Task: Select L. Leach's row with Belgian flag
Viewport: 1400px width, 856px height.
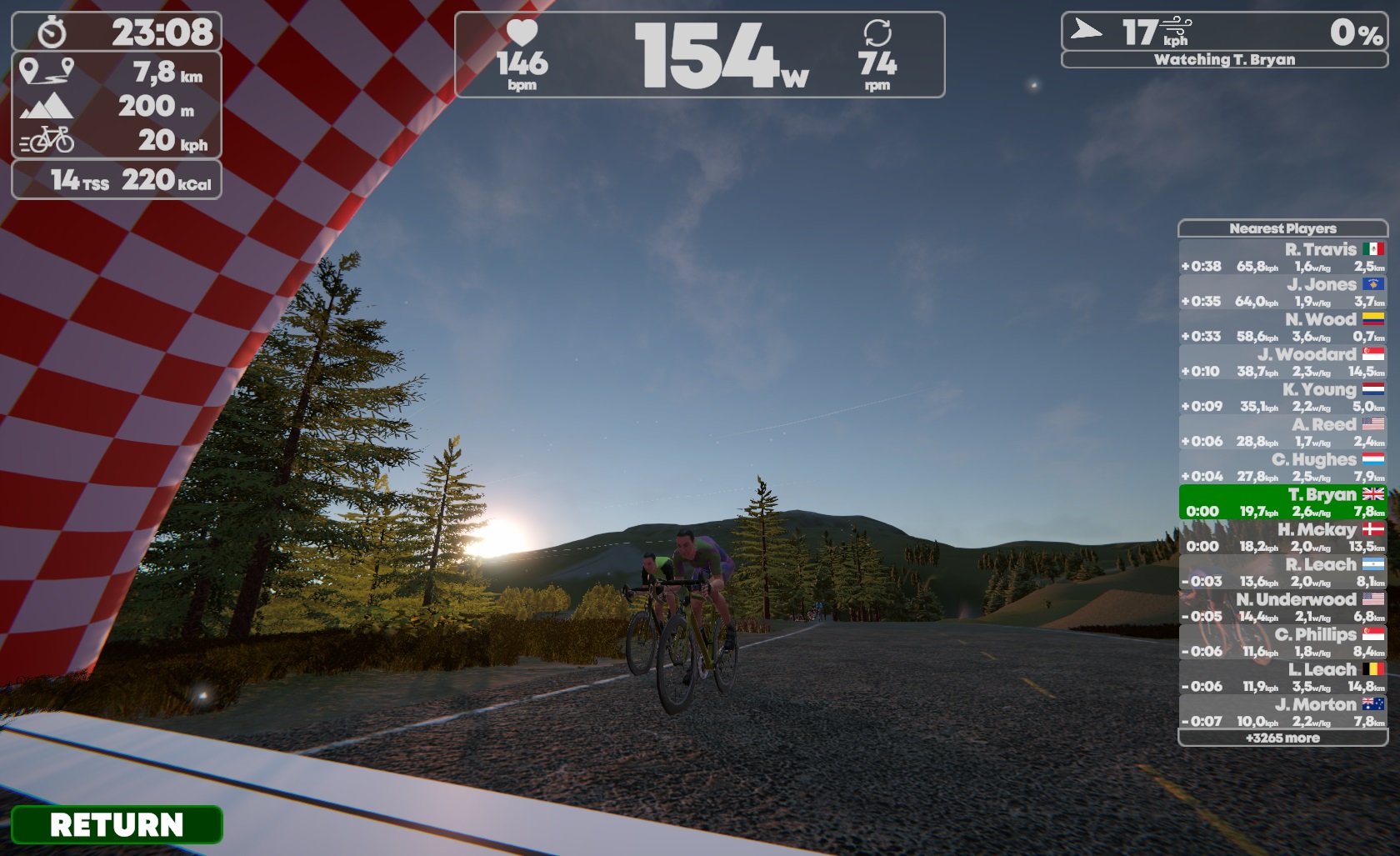Action: point(1282,678)
